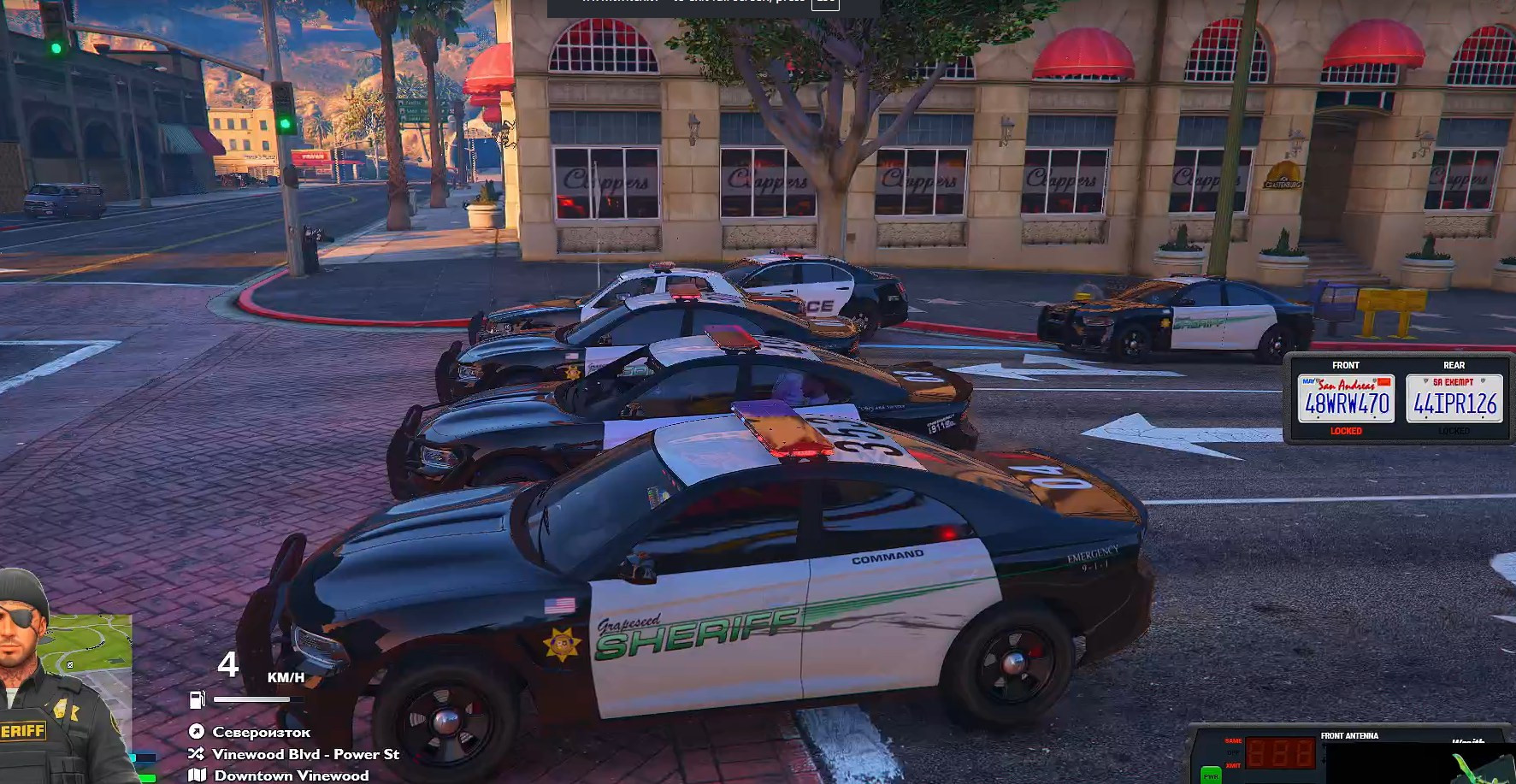Viewport: 1516px width, 784px height.
Task: Toggle the red LOCKED label under the front plate
Action: [x=1346, y=431]
